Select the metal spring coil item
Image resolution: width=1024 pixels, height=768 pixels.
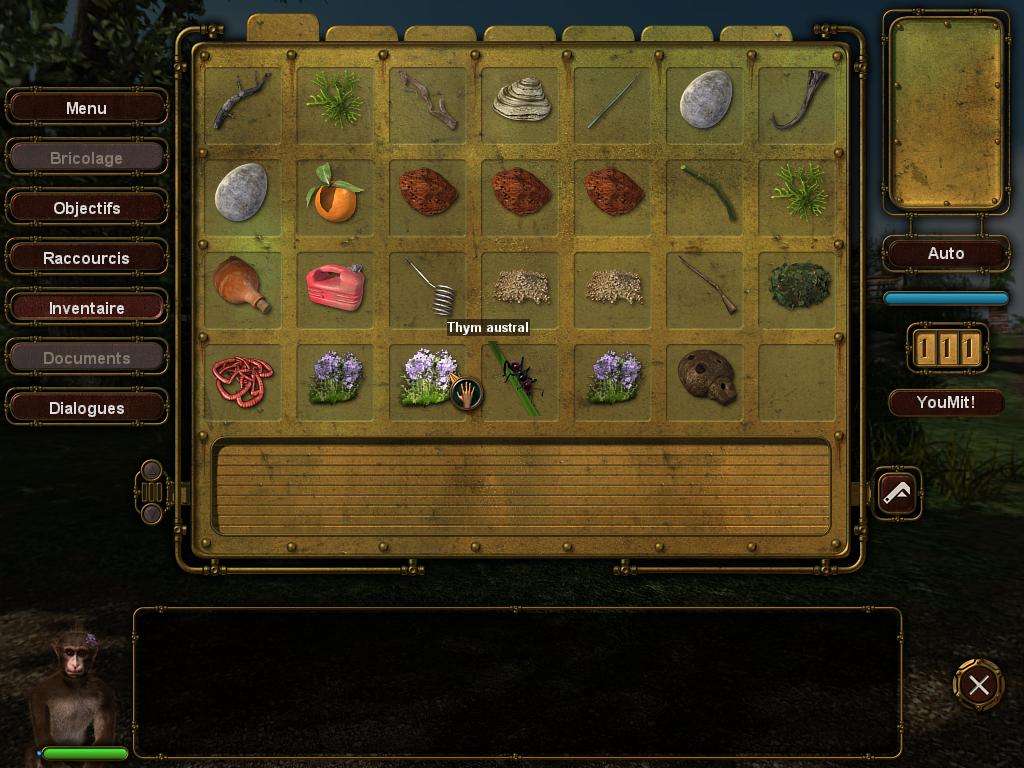(432, 286)
